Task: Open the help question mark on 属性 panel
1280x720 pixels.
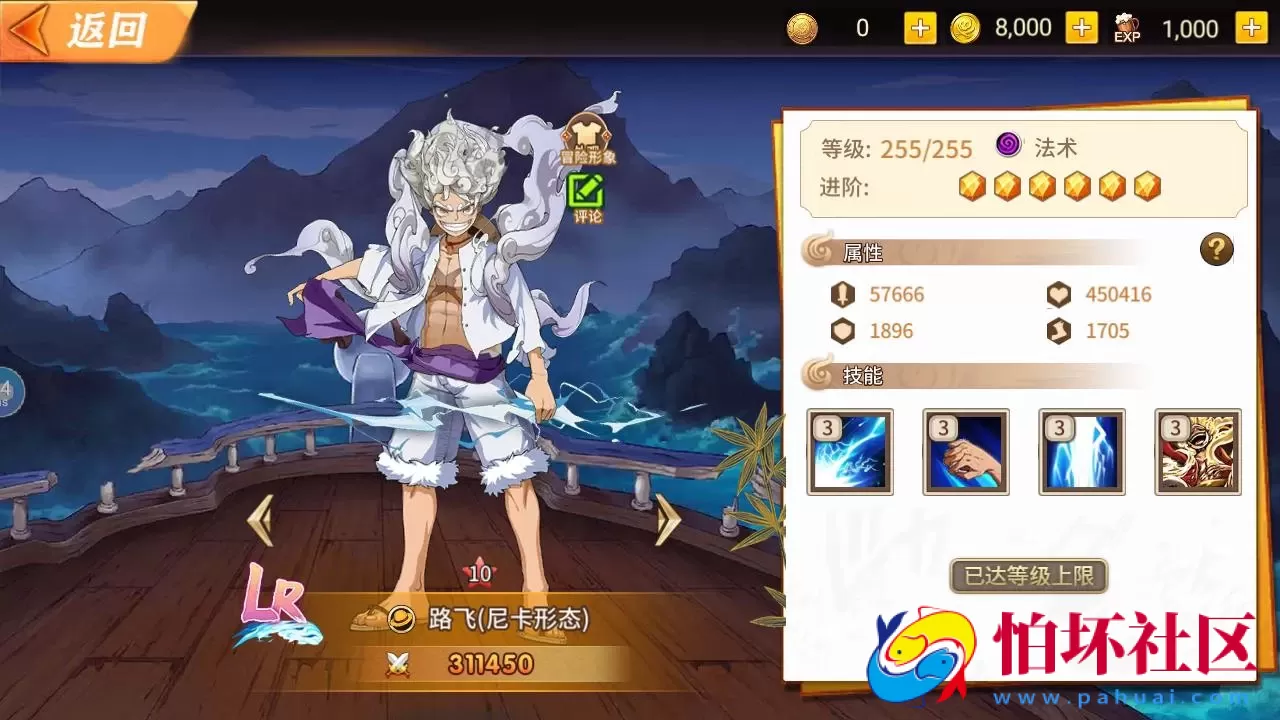Action: pos(1216,250)
